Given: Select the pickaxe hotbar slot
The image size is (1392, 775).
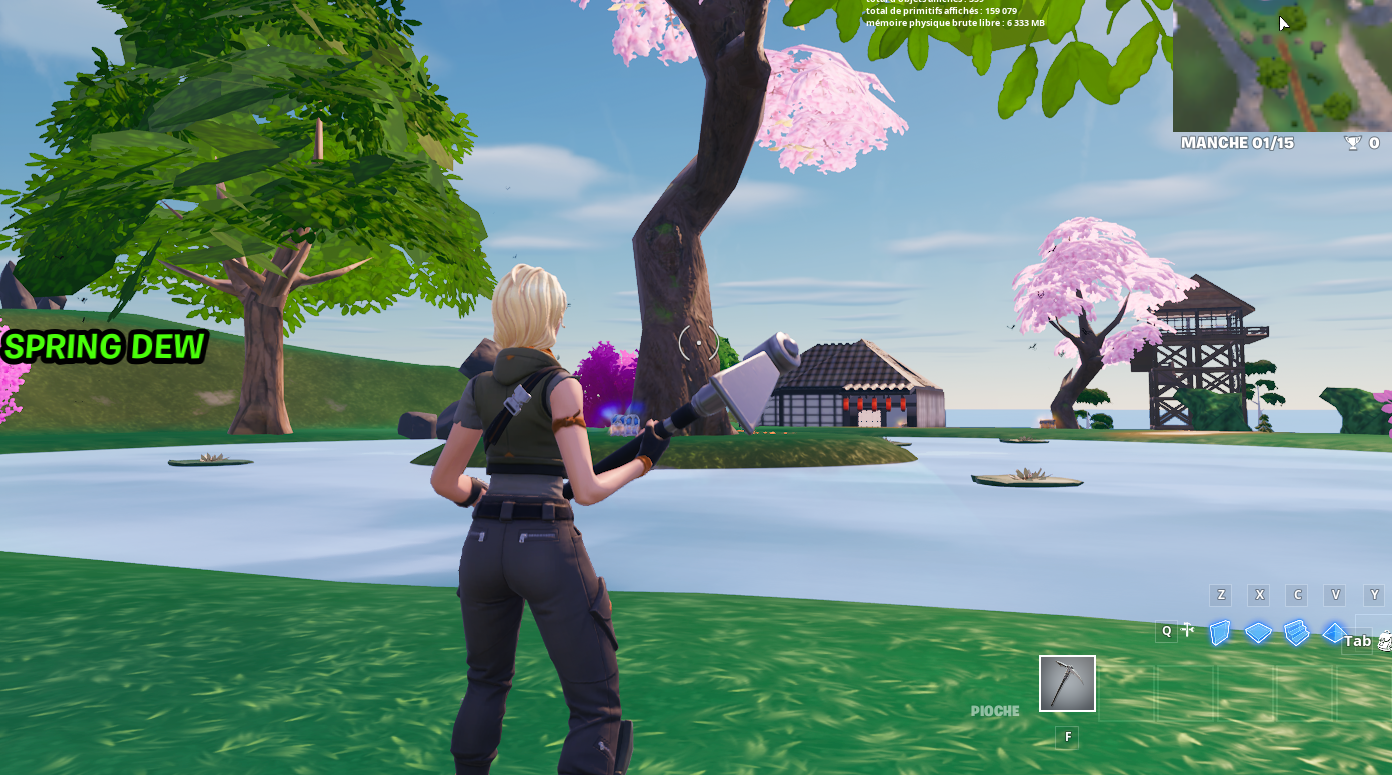Looking at the screenshot, I should pos(1067,684).
